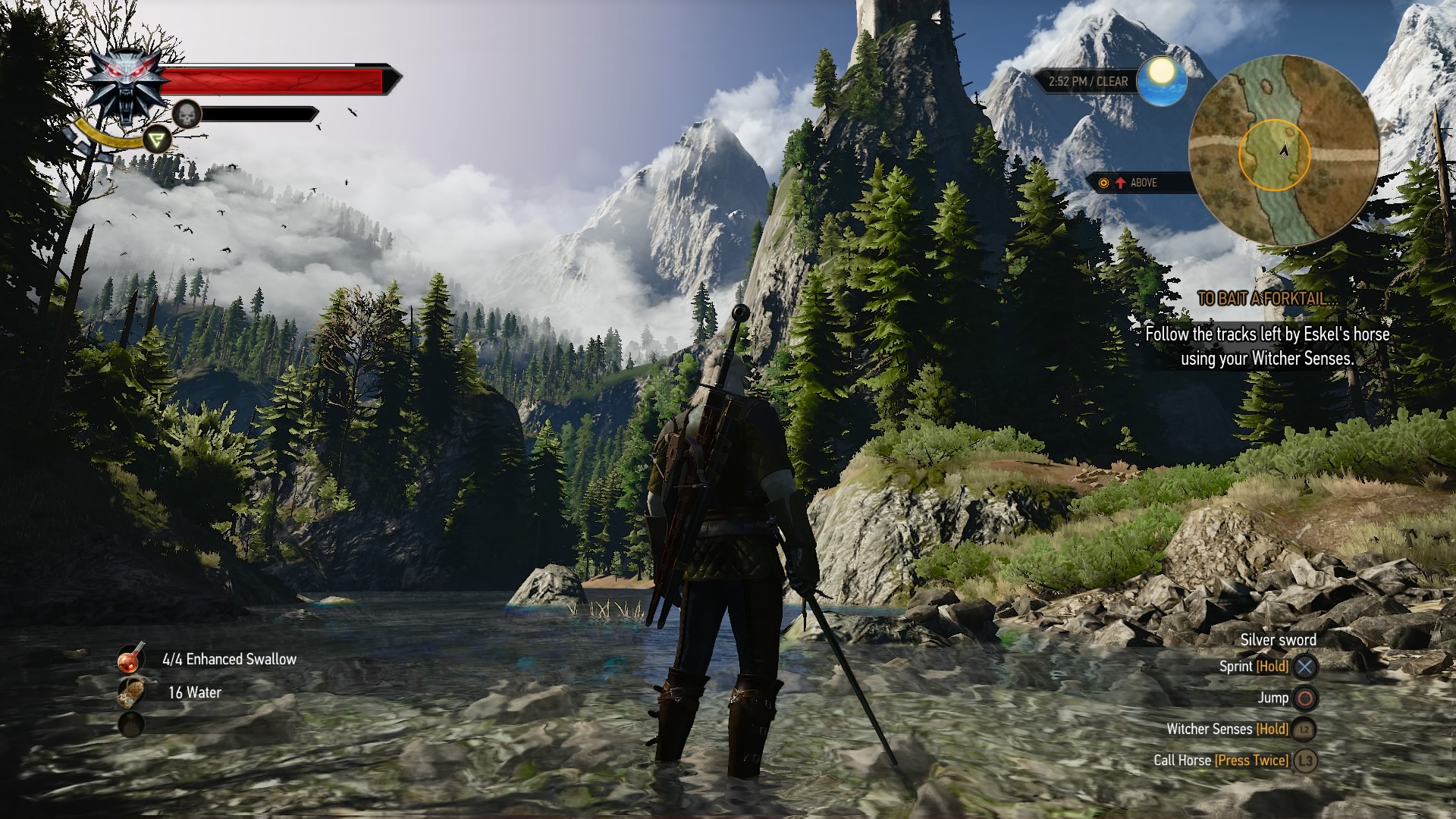Click the objective Above marker
This screenshot has height=819, width=1456.
click(x=1134, y=183)
